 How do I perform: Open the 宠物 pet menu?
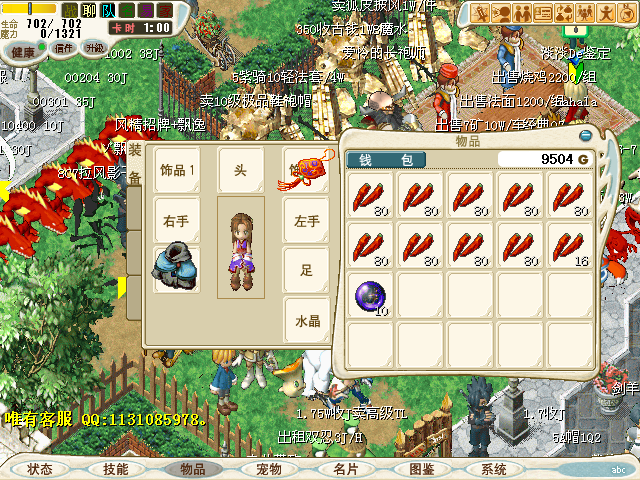pos(269,469)
